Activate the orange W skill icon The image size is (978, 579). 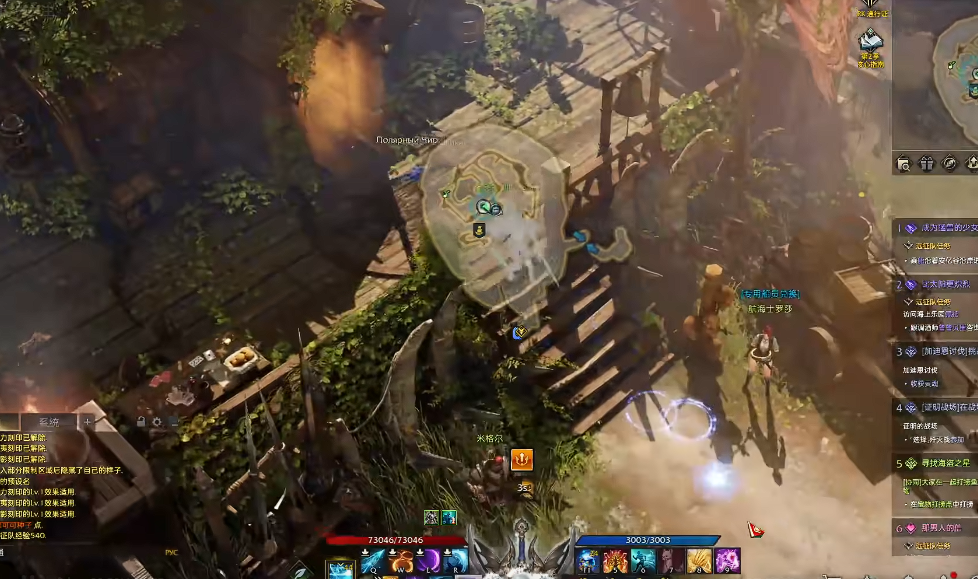(x=402, y=561)
